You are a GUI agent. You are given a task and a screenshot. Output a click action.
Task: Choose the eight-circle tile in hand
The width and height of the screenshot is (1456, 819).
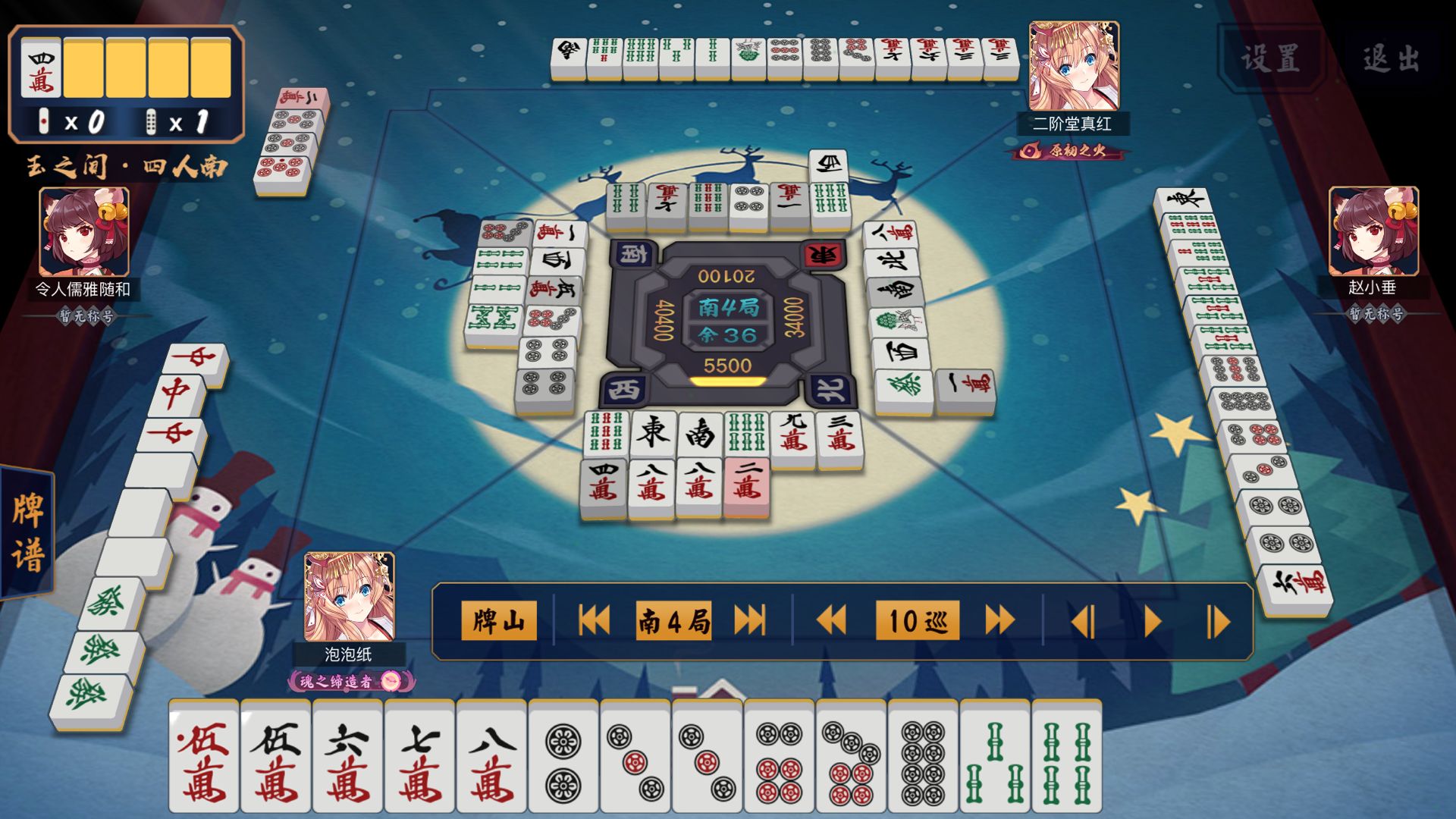[x=923, y=758]
